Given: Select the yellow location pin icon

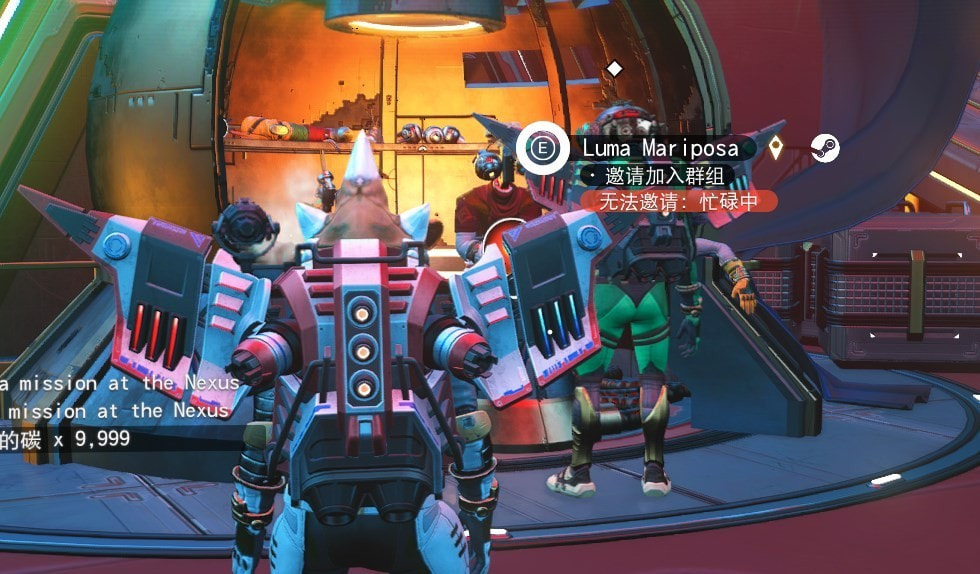Looking at the screenshot, I should click(775, 149).
